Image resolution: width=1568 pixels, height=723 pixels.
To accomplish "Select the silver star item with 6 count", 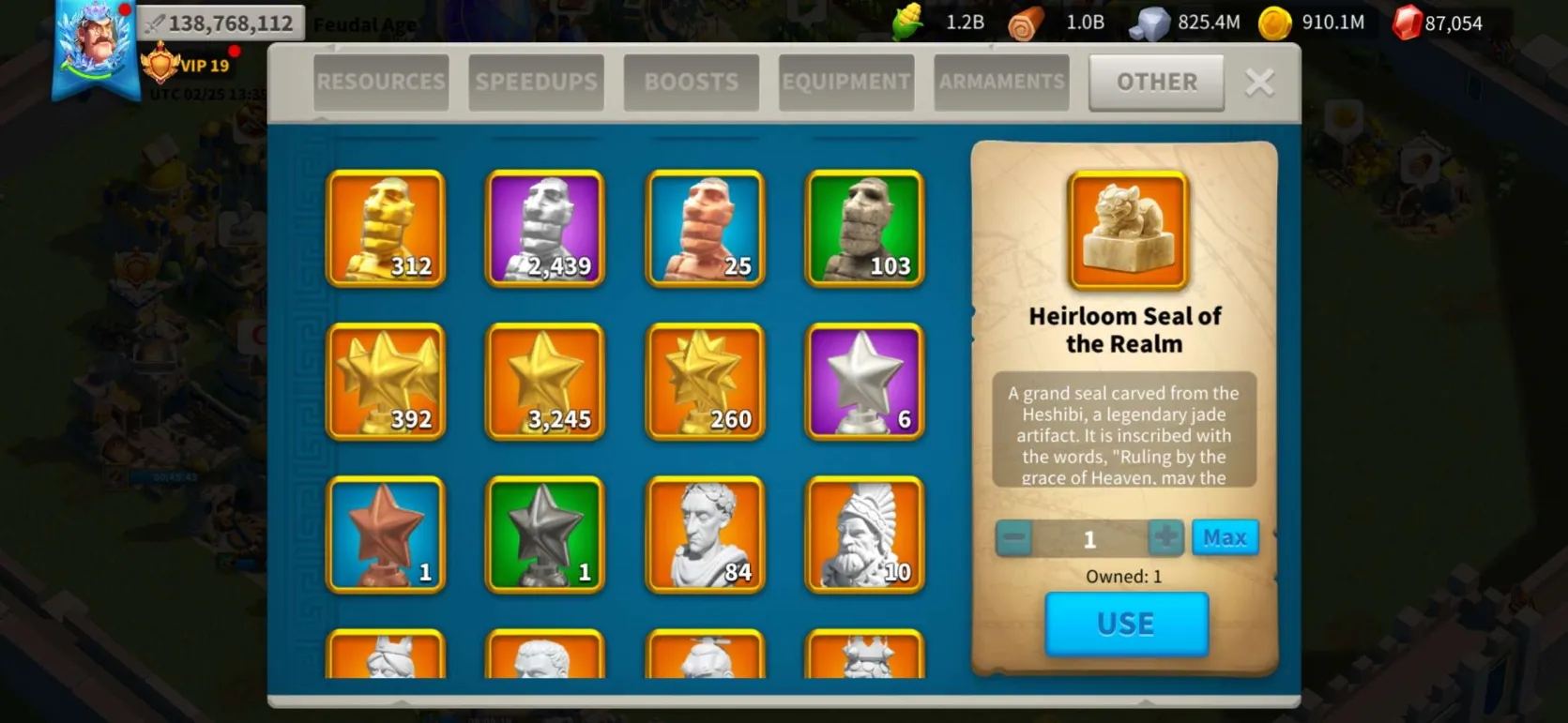I will (x=865, y=382).
